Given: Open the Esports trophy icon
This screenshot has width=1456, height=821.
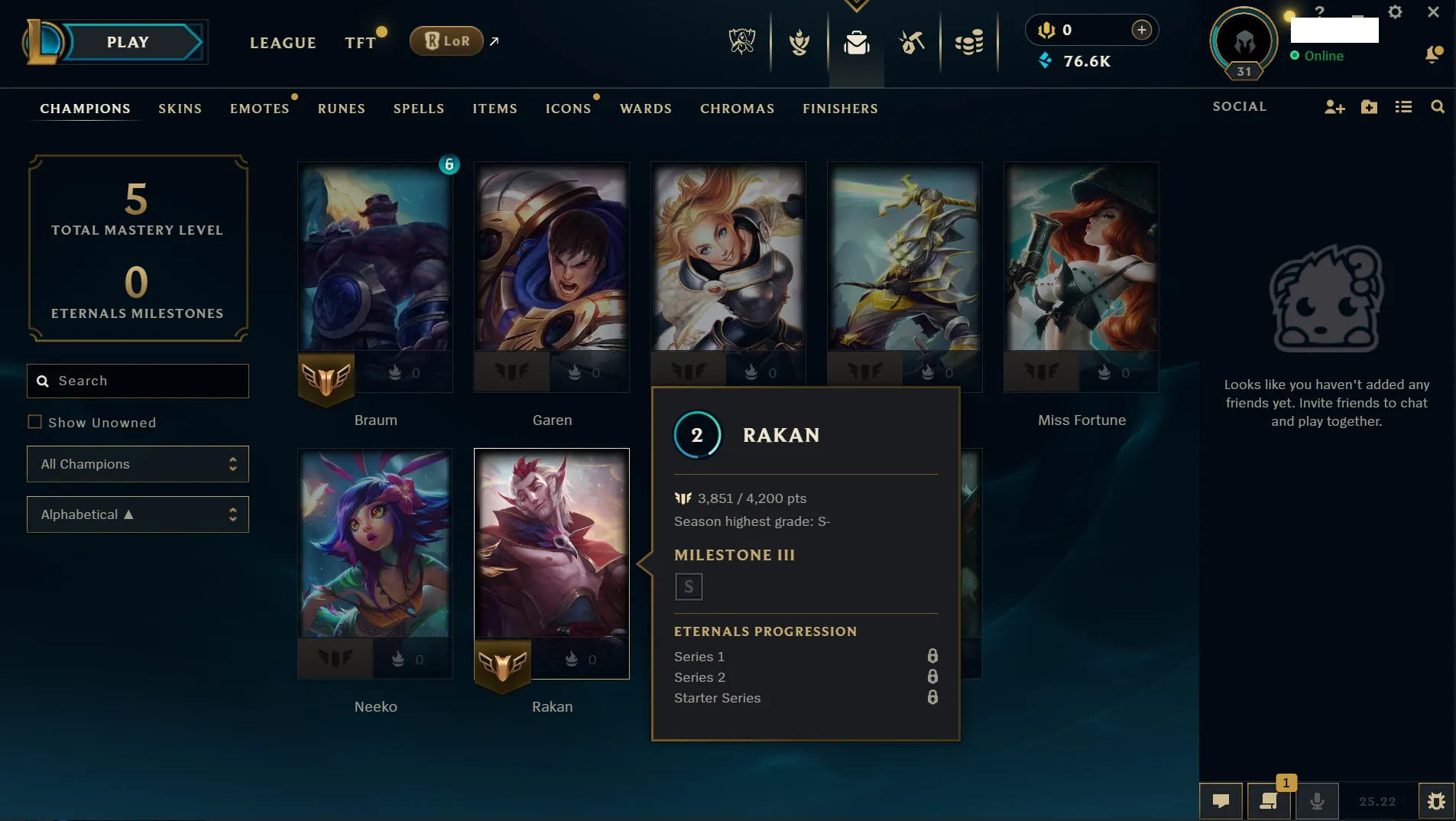Looking at the screenshot, I should coord(741,44).
